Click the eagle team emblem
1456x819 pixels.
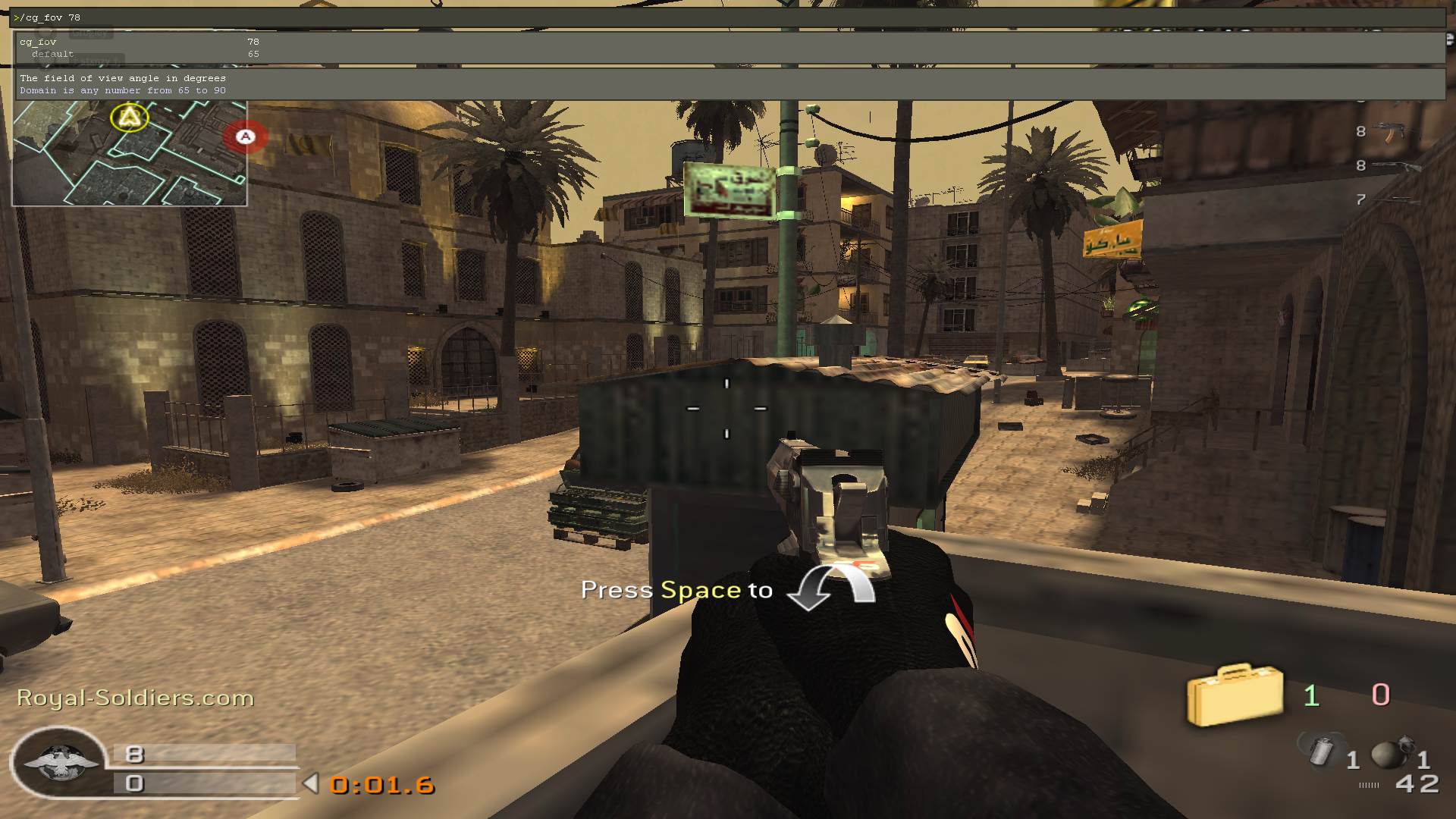(x=59, y=762)
